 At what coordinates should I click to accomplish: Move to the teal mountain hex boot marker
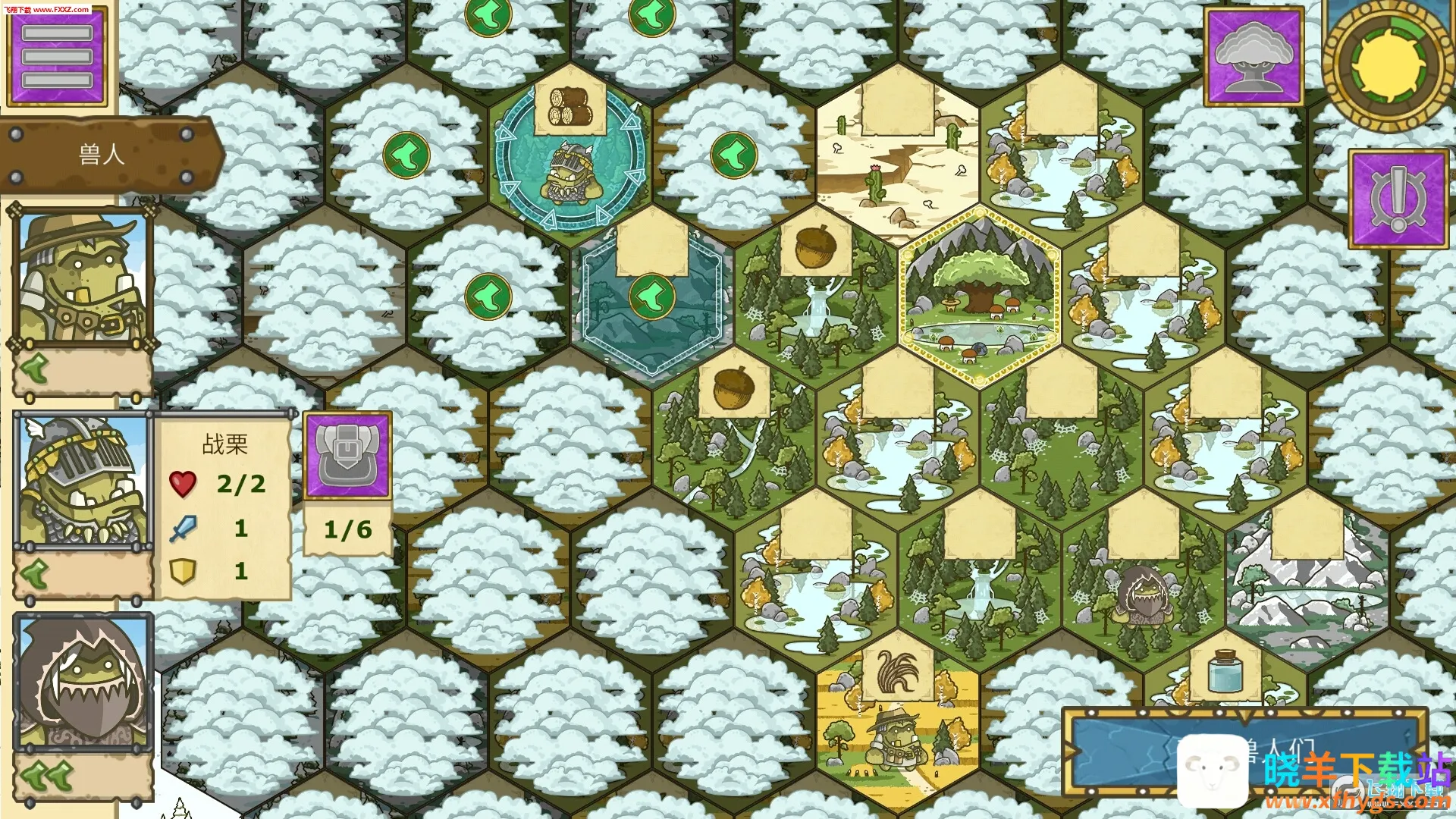pos(651,297)
